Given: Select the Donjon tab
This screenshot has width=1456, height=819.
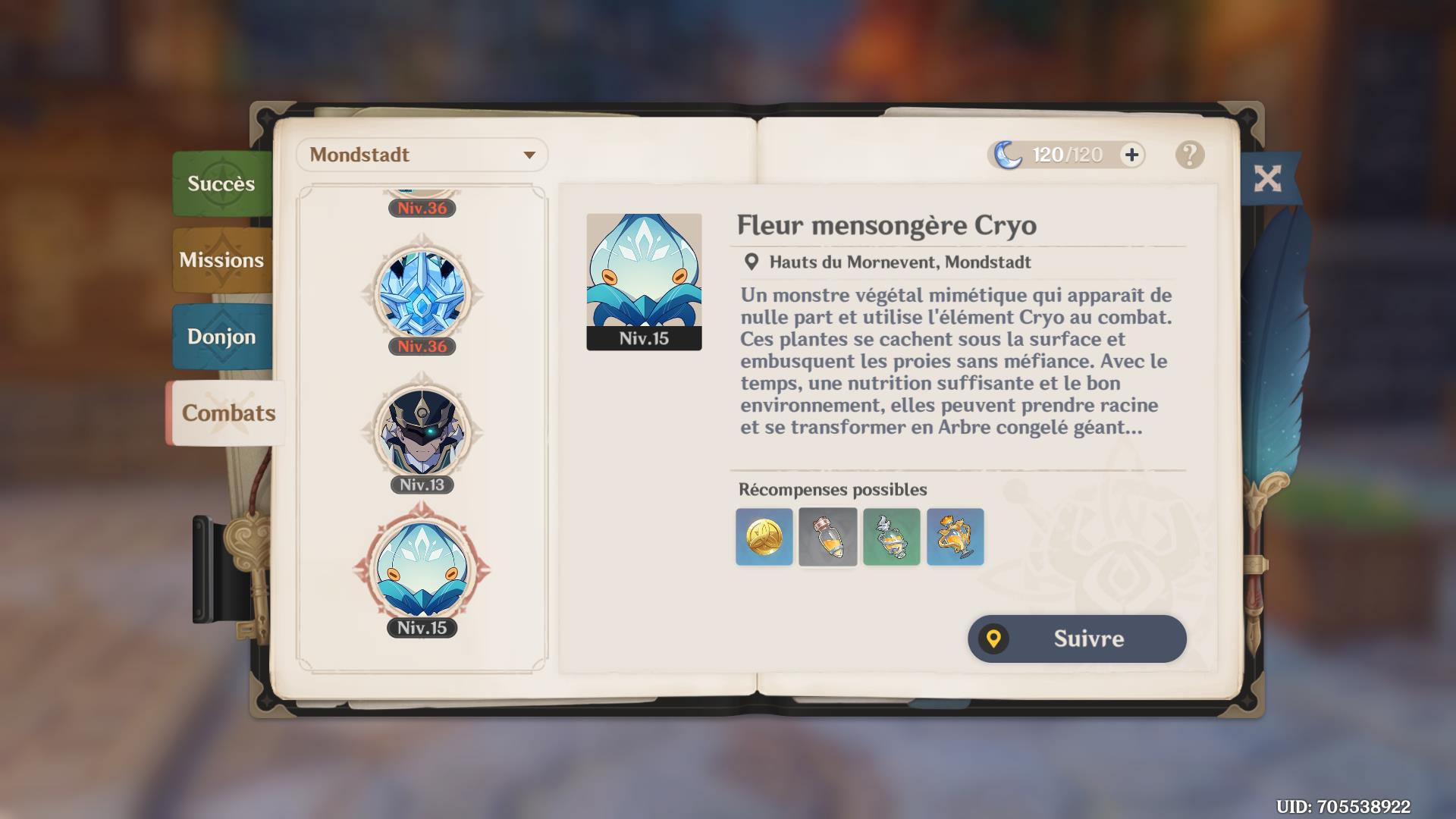Looking at the screenshot, I should pos(220,336).
